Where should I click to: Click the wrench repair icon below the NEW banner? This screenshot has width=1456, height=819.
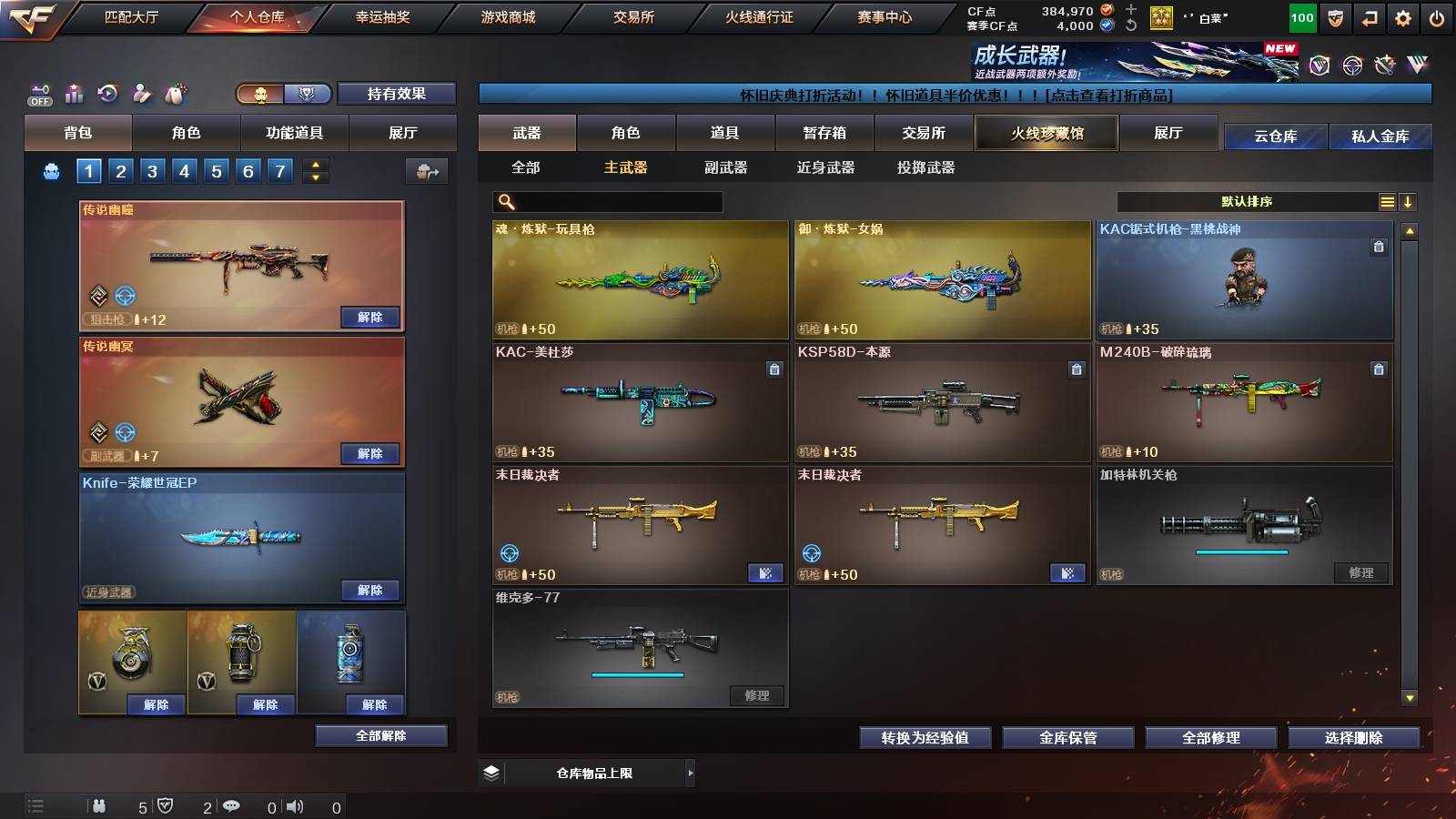tap(1385, 64)
